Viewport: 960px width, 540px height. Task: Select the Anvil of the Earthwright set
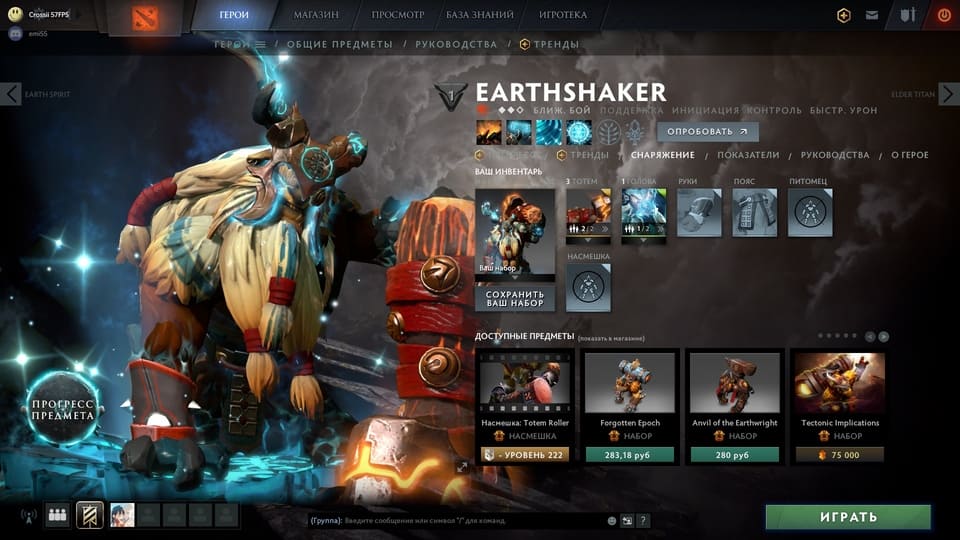point(735,405)
